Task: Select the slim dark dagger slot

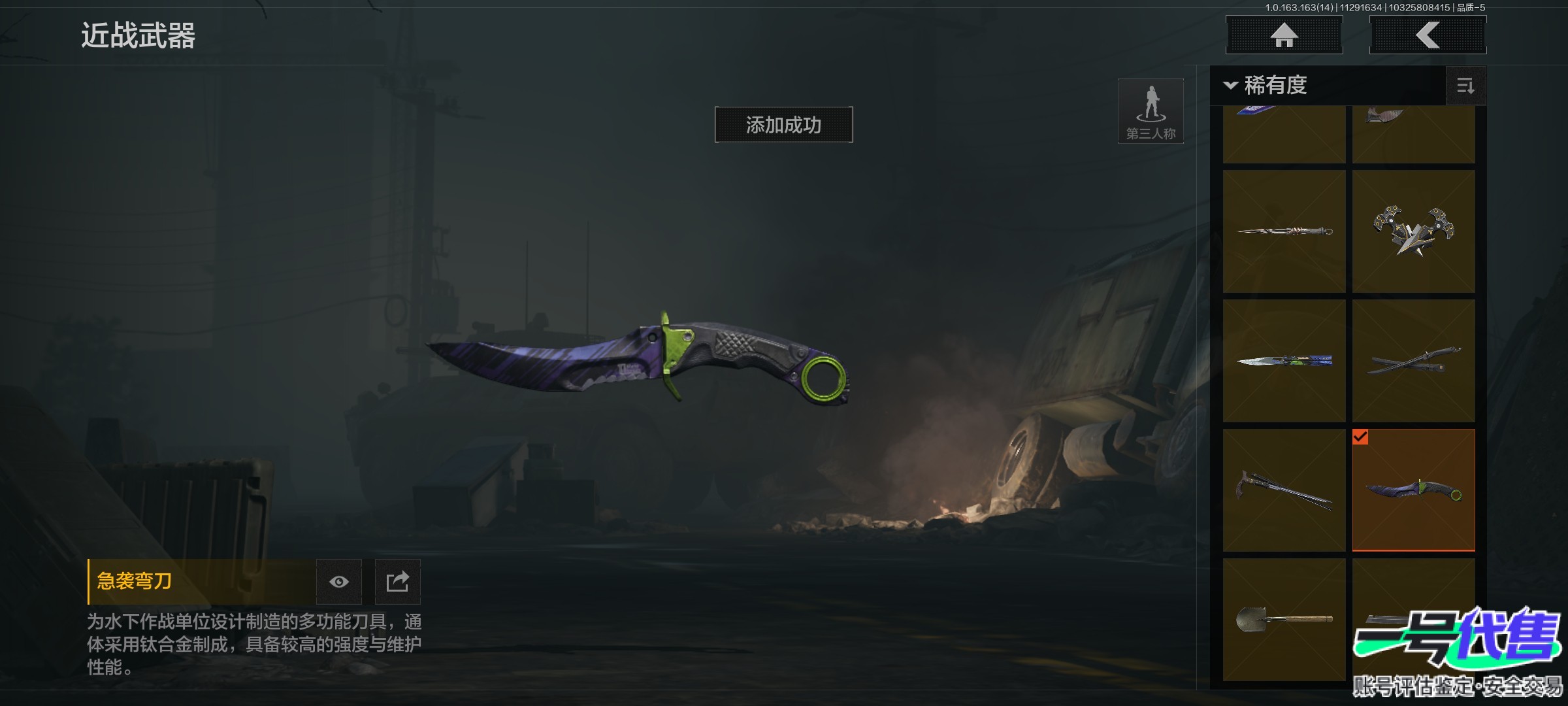Action: [1284, 231]
